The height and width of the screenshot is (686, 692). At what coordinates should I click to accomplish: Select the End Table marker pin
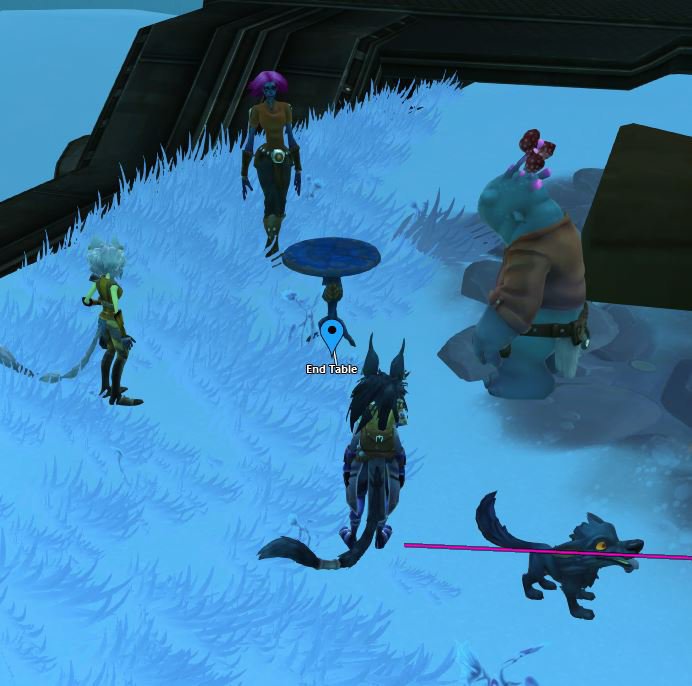[x=331, y=332]
